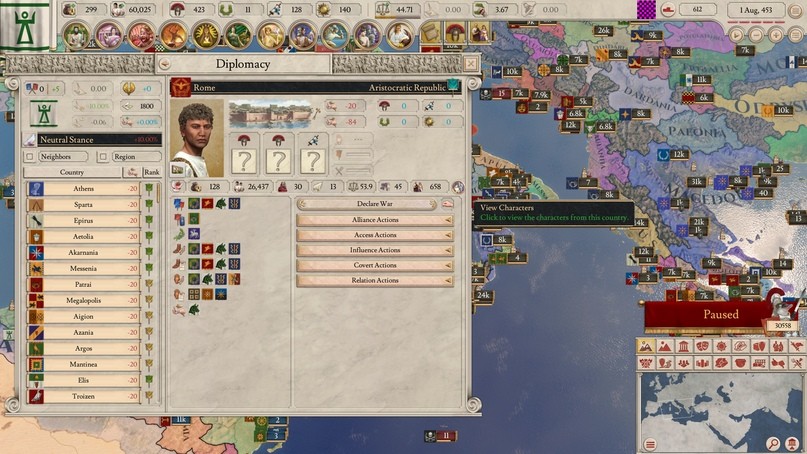Expand Influence Actions options
Viewport: 807px width, 454px height.
(374, 250)
